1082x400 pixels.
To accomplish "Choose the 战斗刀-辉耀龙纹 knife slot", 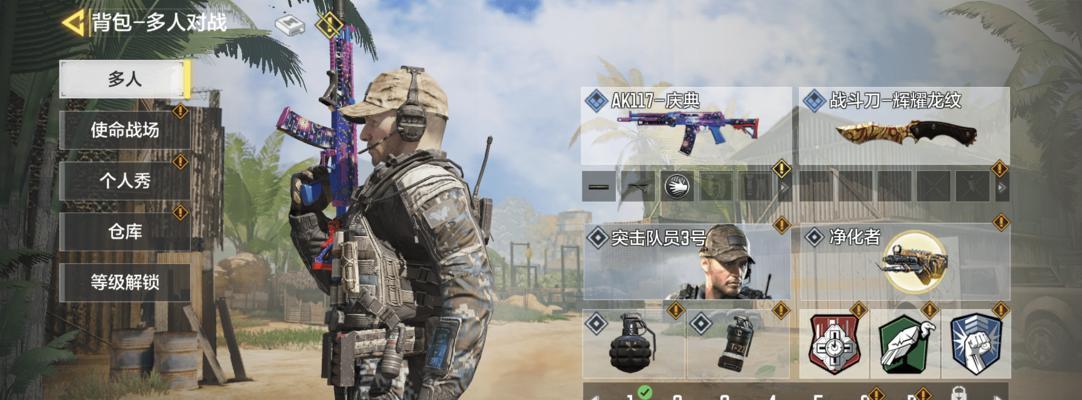I will (904, 127).
